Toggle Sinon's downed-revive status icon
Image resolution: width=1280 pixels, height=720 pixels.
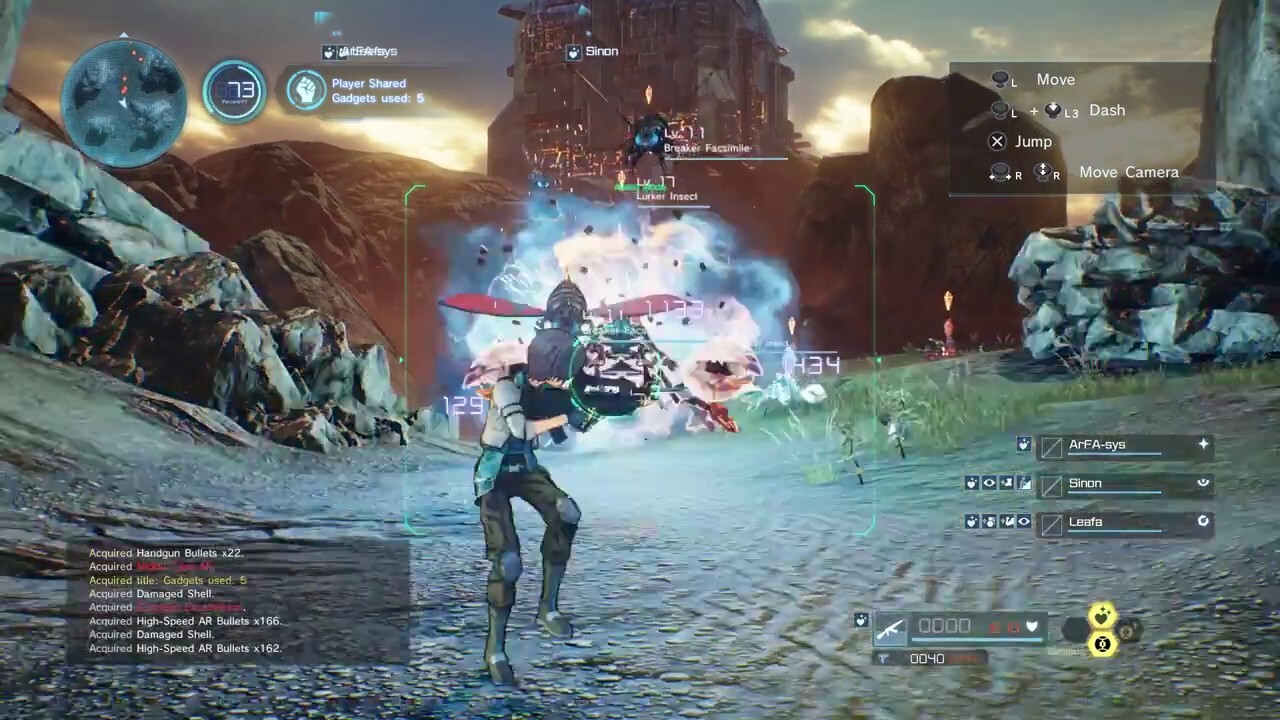[x=1203, y=483]
